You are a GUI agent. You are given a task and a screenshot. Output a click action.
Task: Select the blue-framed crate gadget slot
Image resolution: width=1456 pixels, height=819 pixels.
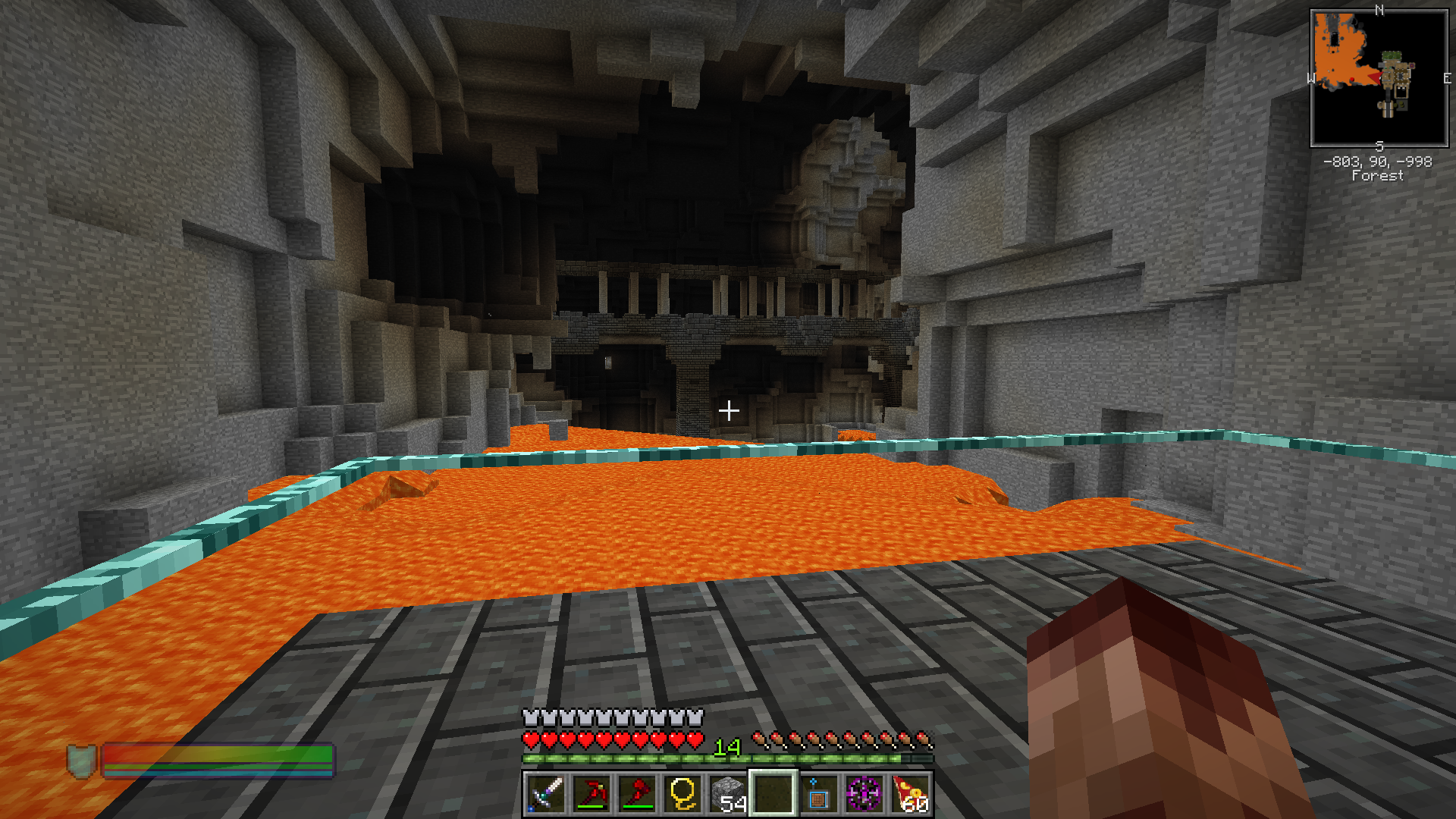coord(818,794)
